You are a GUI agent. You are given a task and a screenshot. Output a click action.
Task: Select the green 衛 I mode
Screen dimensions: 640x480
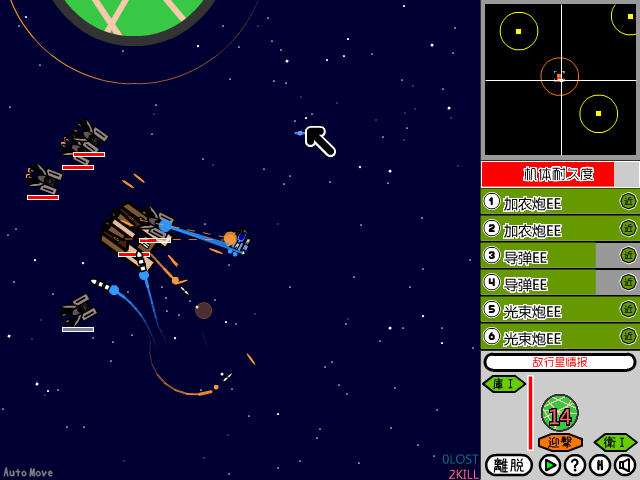click(x=615, y=442)
